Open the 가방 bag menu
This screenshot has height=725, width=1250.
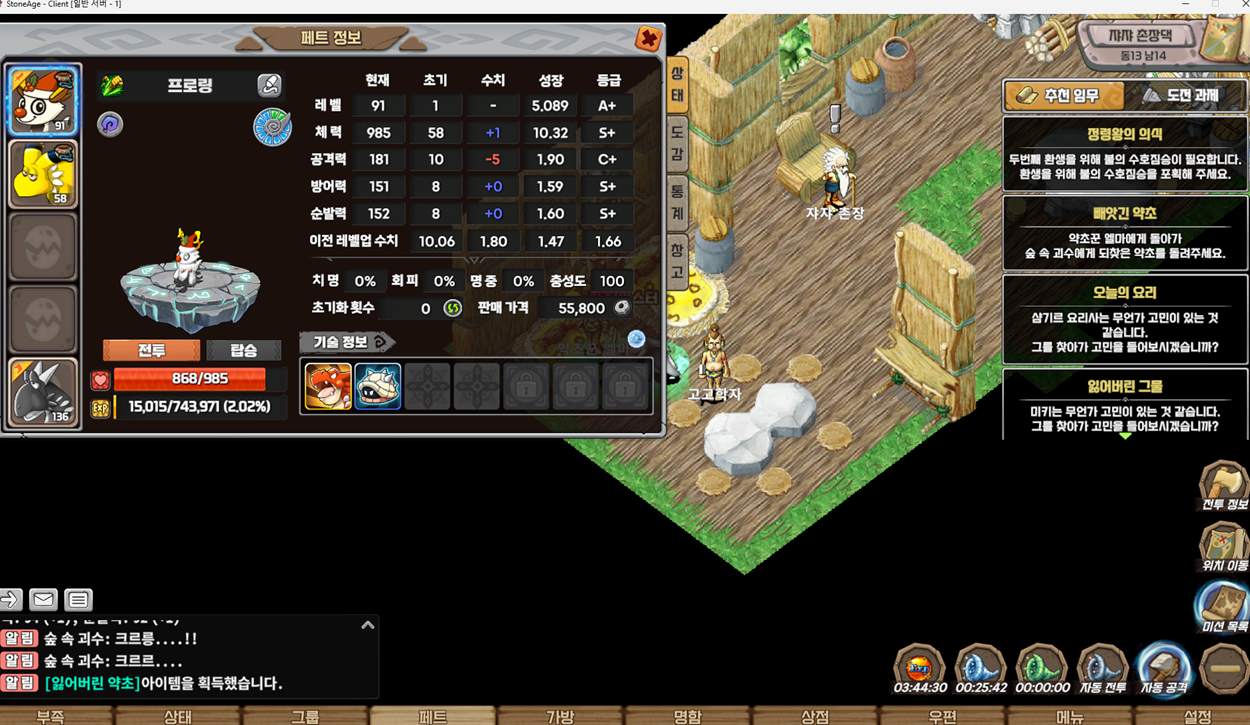[560, 715]
